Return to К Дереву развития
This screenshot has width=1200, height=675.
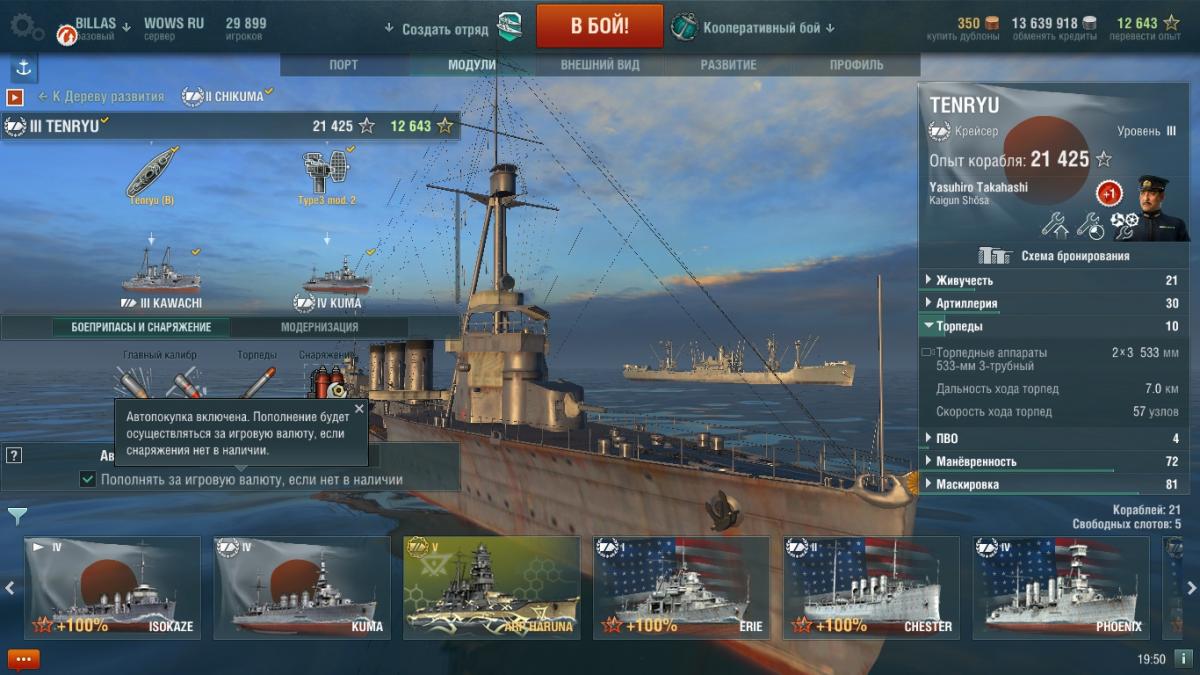101,97
